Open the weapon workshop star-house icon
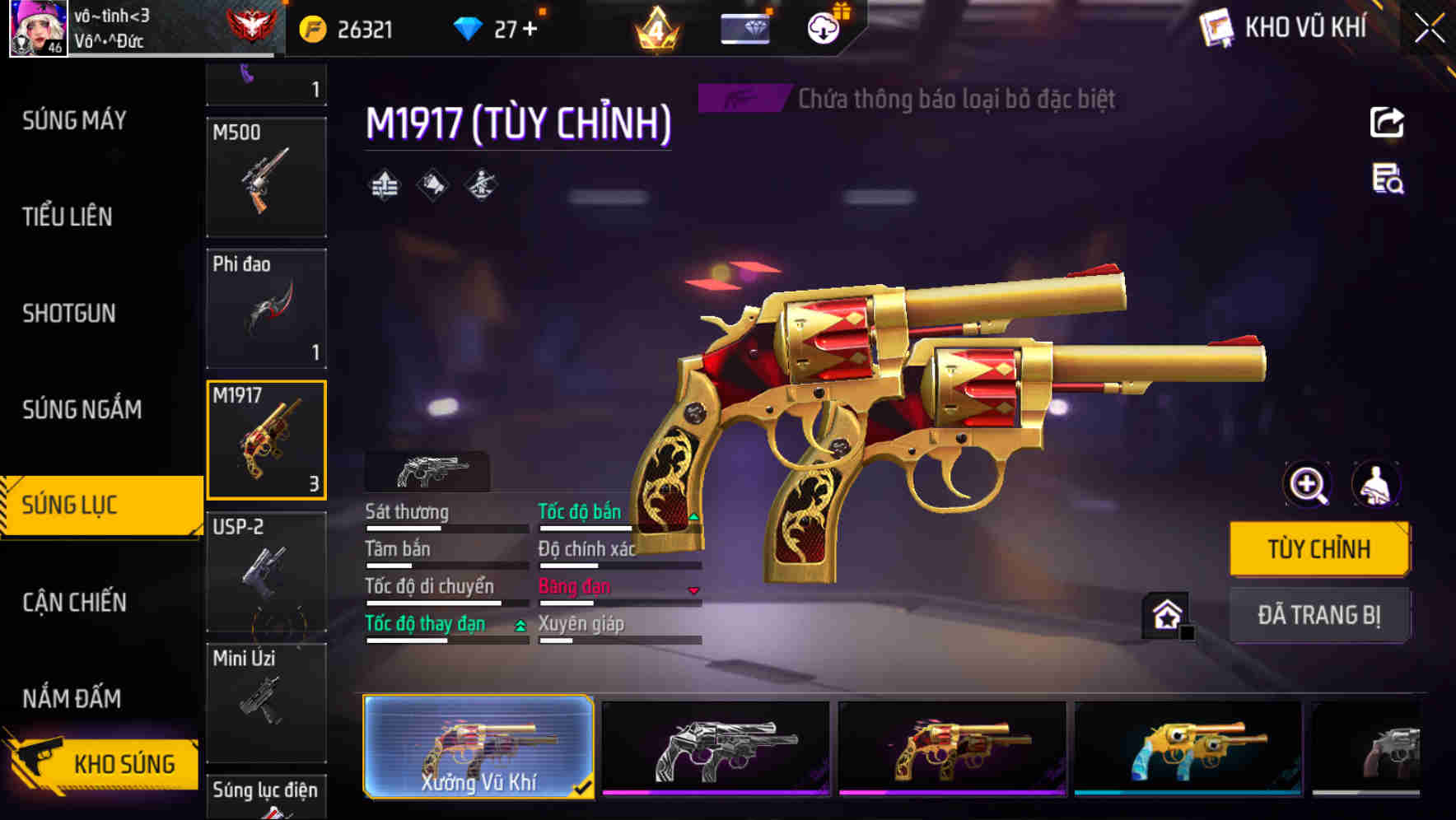1456x820 pixels. (1165, 613)
